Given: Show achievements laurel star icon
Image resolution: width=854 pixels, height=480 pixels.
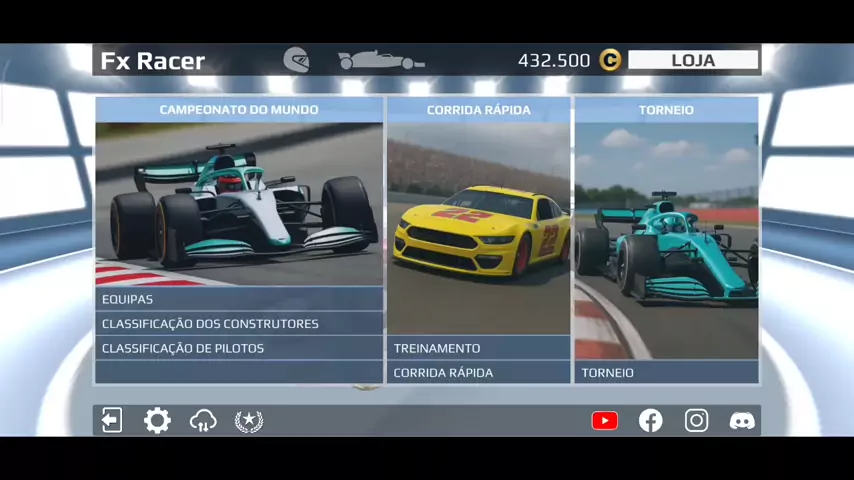Looking at the screenshot, I should (248, 420).
